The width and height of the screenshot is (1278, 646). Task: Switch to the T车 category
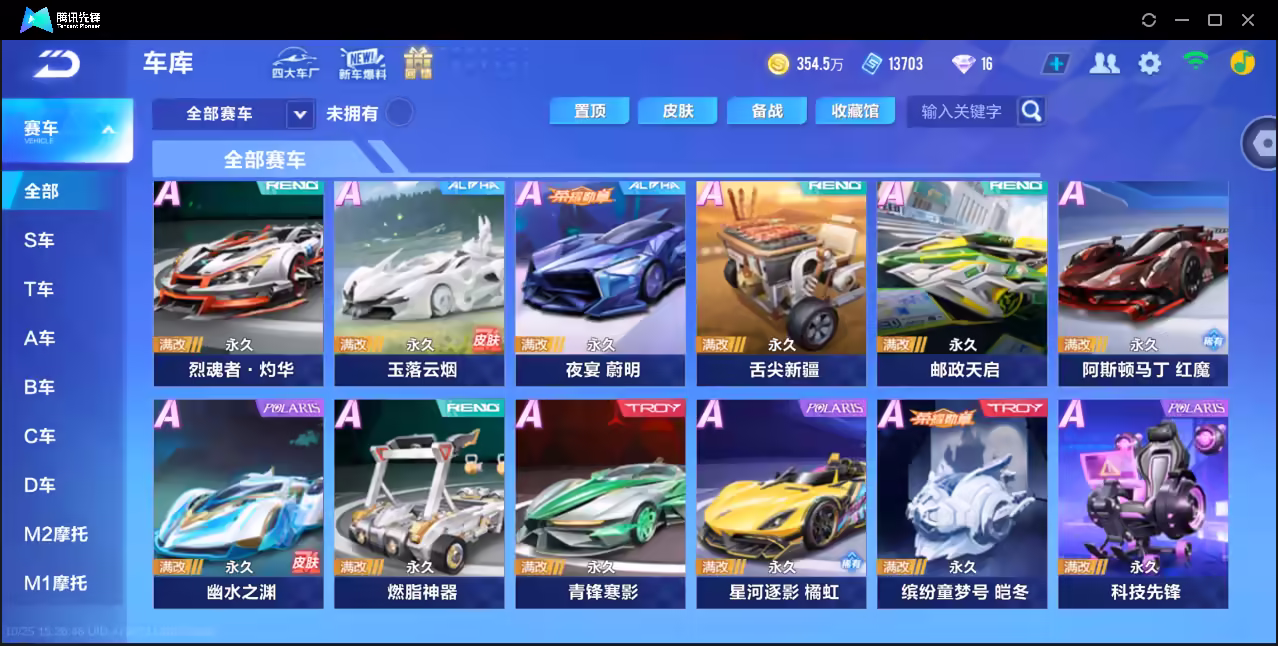[x=40, y=289]
